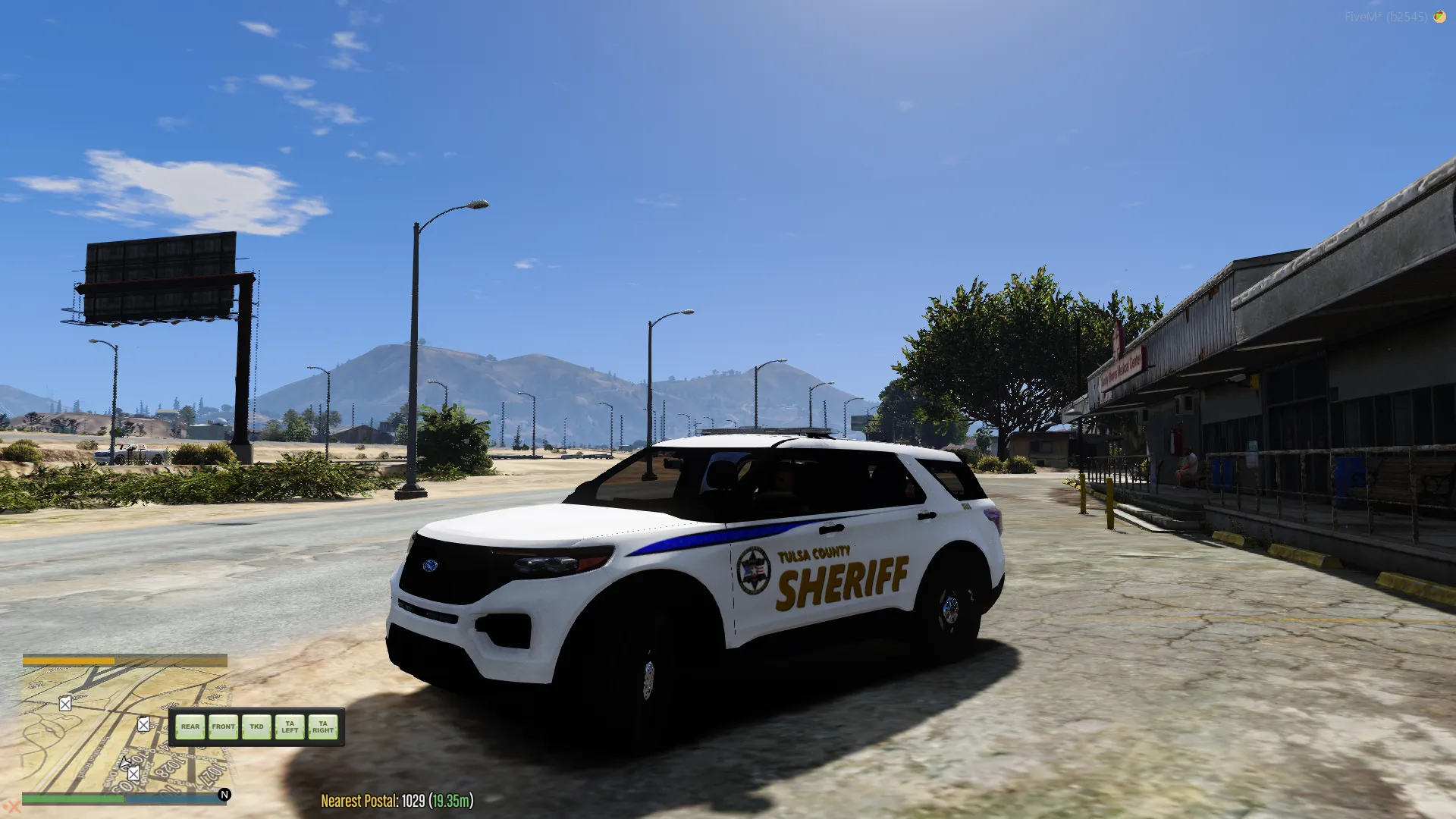Image resolution: width=1456 pixels, height=819 pixels.
Task: Activate the FRONT lights button
Action: (x=223, y=726)
